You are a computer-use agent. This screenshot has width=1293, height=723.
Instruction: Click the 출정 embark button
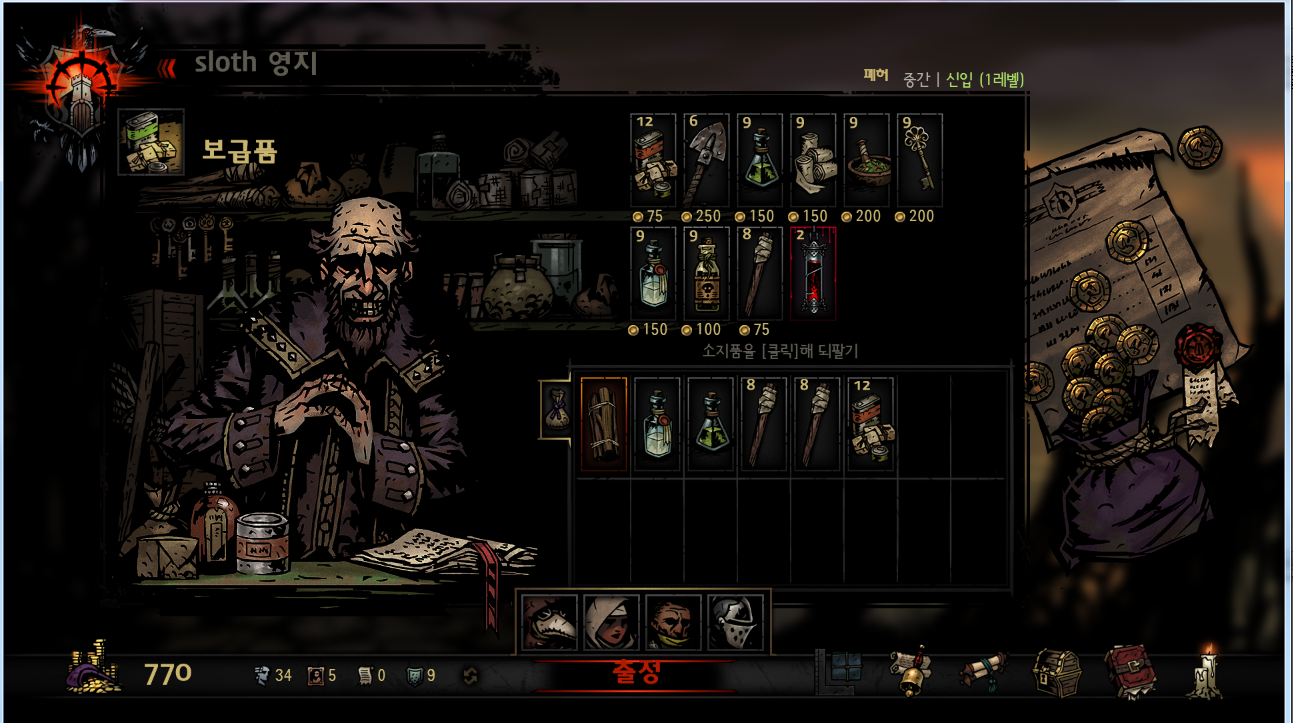click(x=635, y=673)
